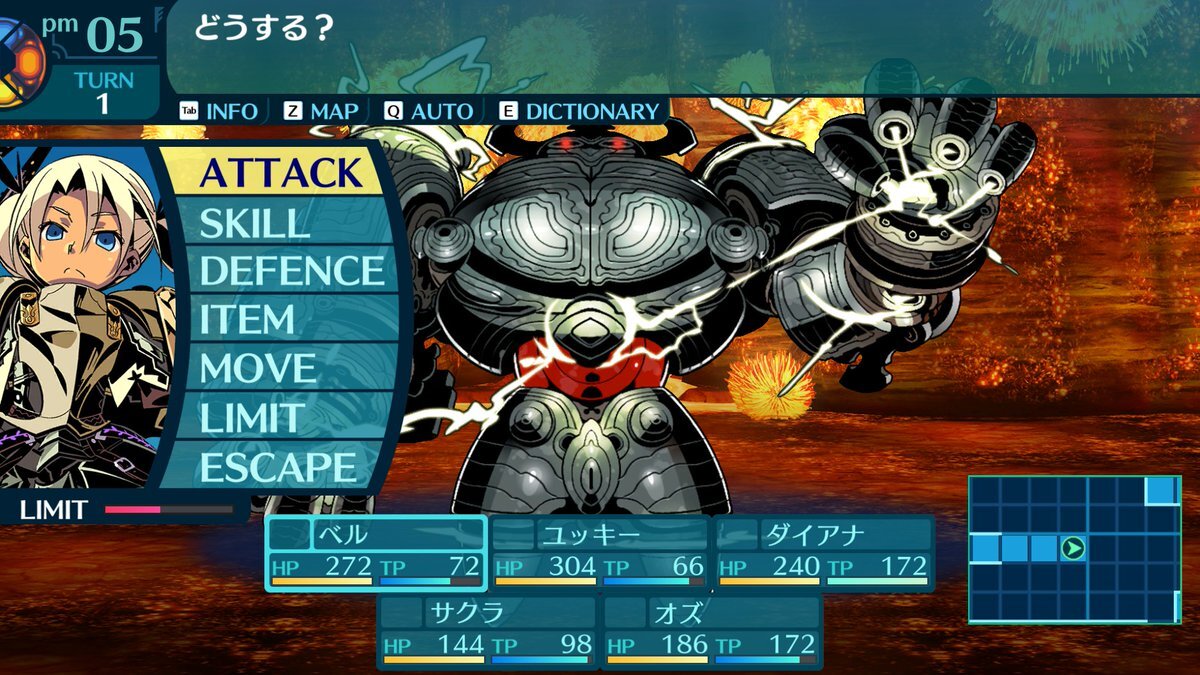Select party member ユッキー status panel

pos(600,553)
